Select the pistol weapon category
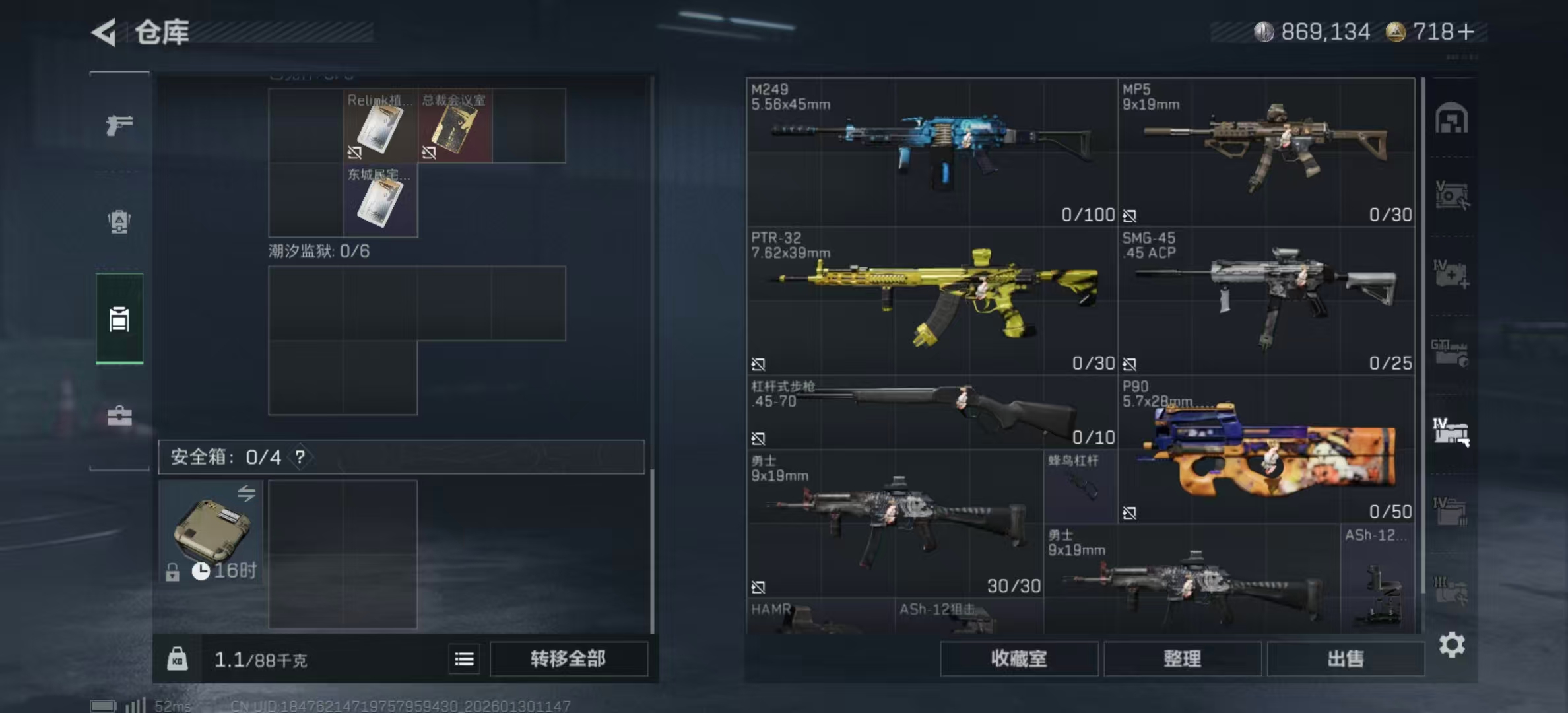 (119, 124)
